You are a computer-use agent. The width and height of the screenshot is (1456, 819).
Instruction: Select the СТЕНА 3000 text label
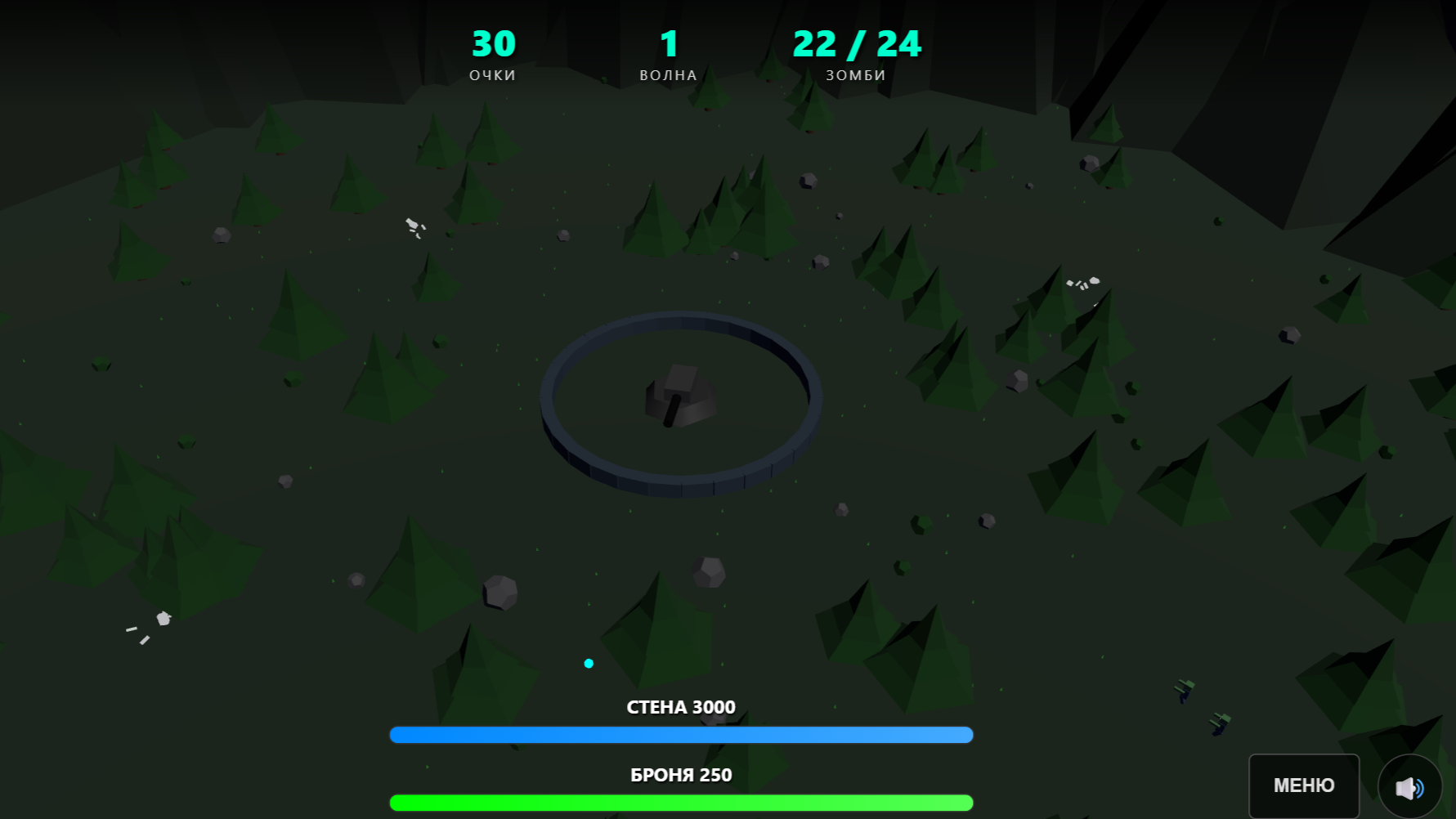[681, 707]
